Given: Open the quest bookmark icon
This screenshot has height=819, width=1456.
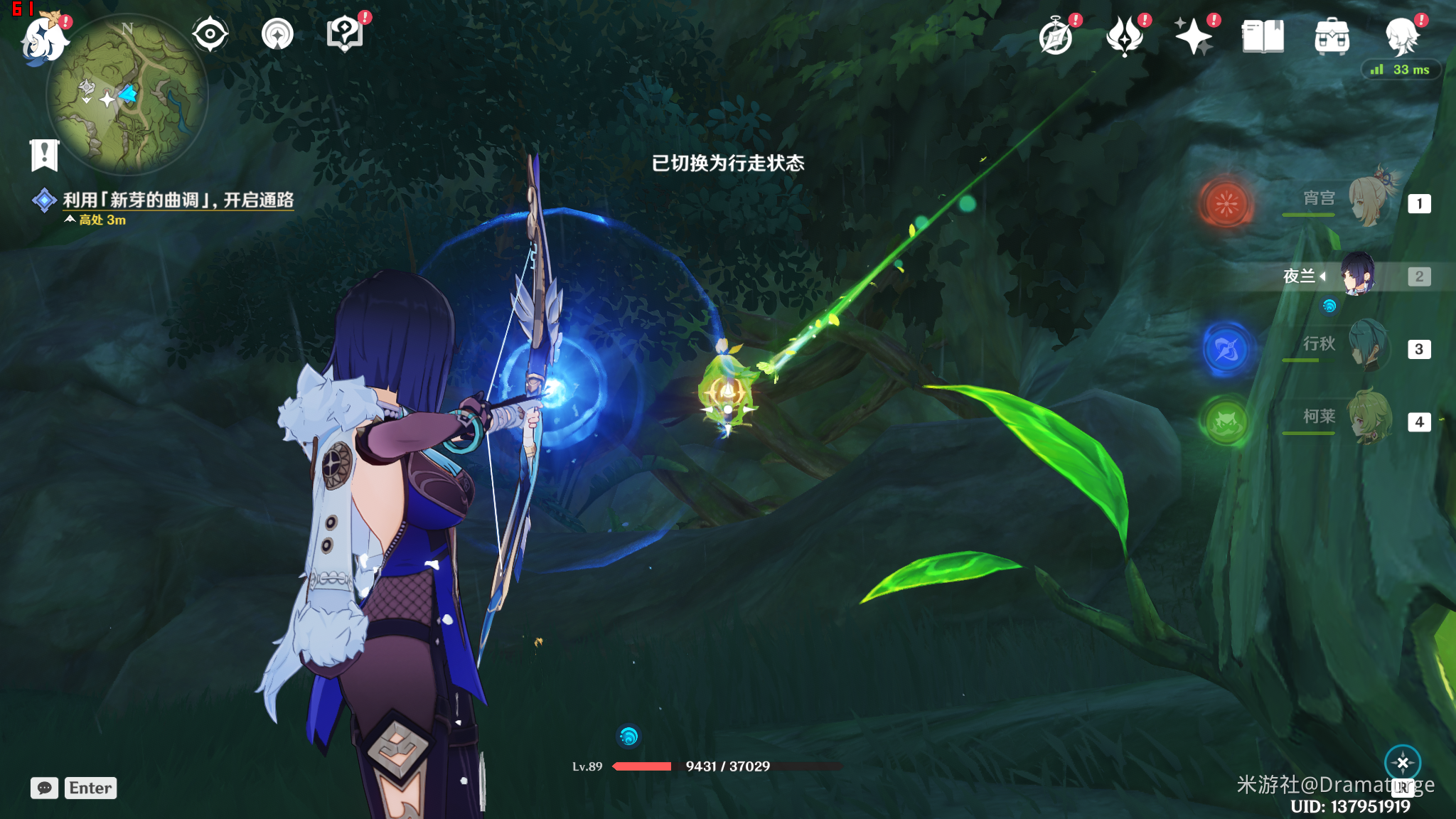Looking at the screenshot, I should coord(44,154).
